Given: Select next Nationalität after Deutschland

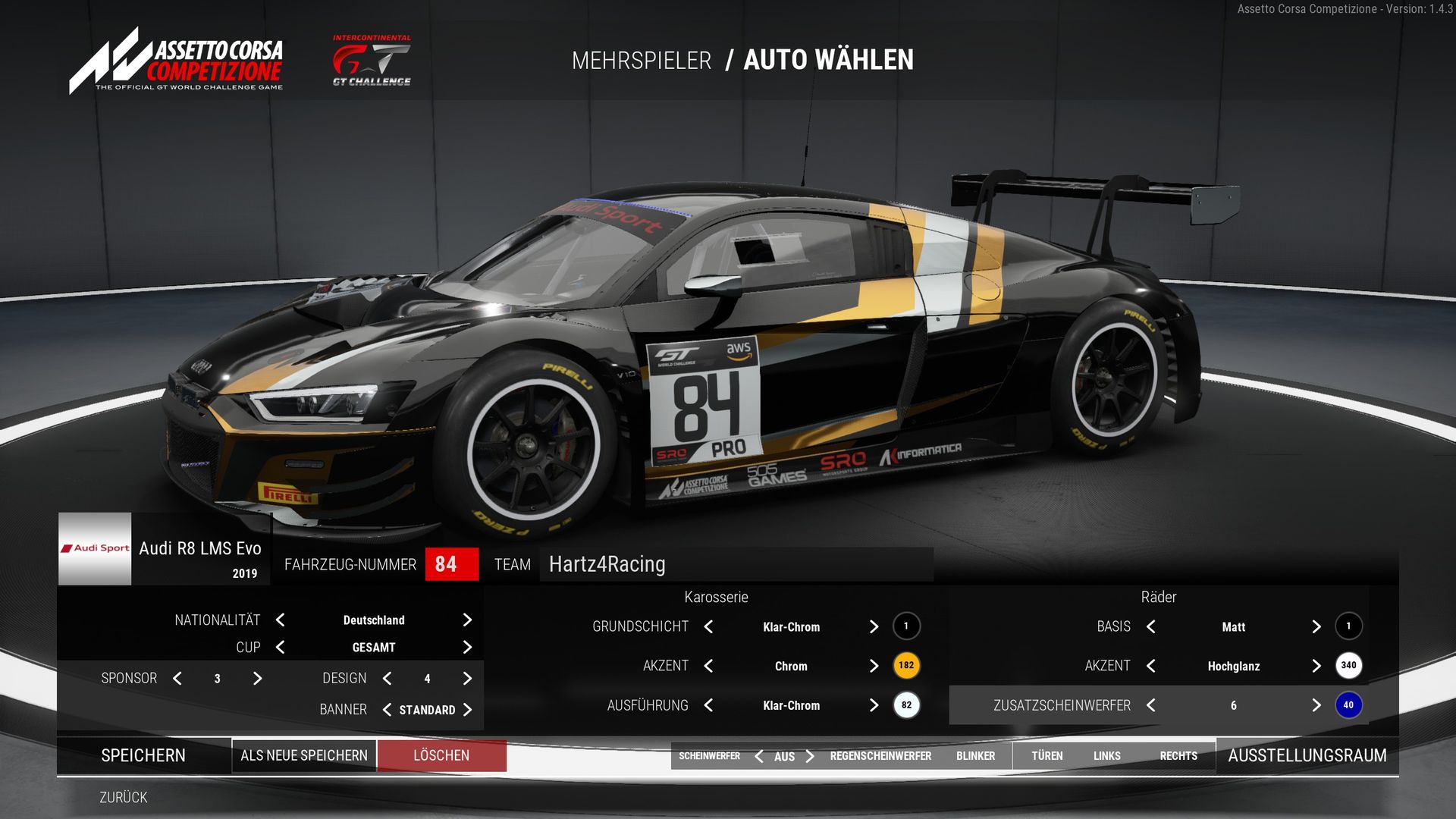Looking at the screenshot, I should (467, 620).
